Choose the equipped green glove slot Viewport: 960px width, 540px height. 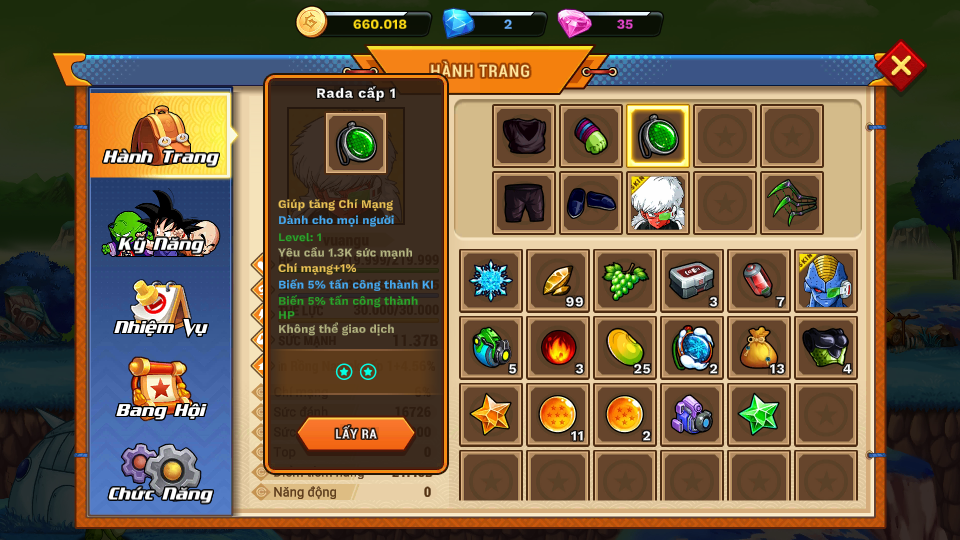click(591, 136)
